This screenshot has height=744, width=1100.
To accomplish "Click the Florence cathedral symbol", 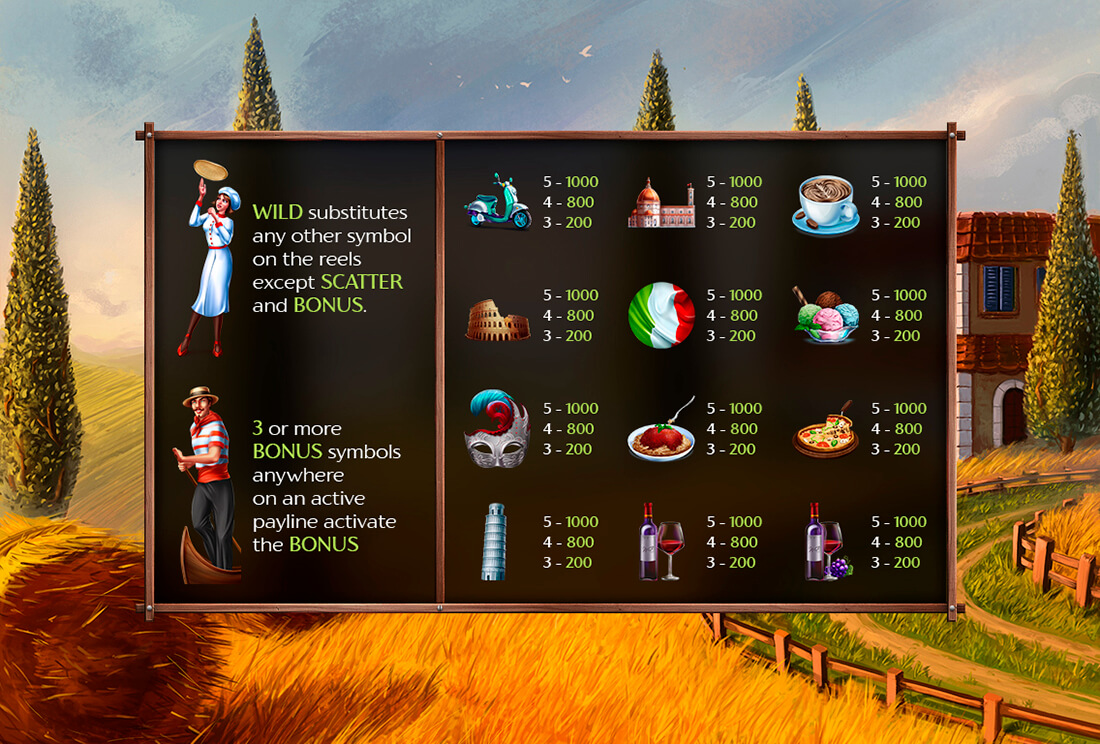I will point(661,204).
